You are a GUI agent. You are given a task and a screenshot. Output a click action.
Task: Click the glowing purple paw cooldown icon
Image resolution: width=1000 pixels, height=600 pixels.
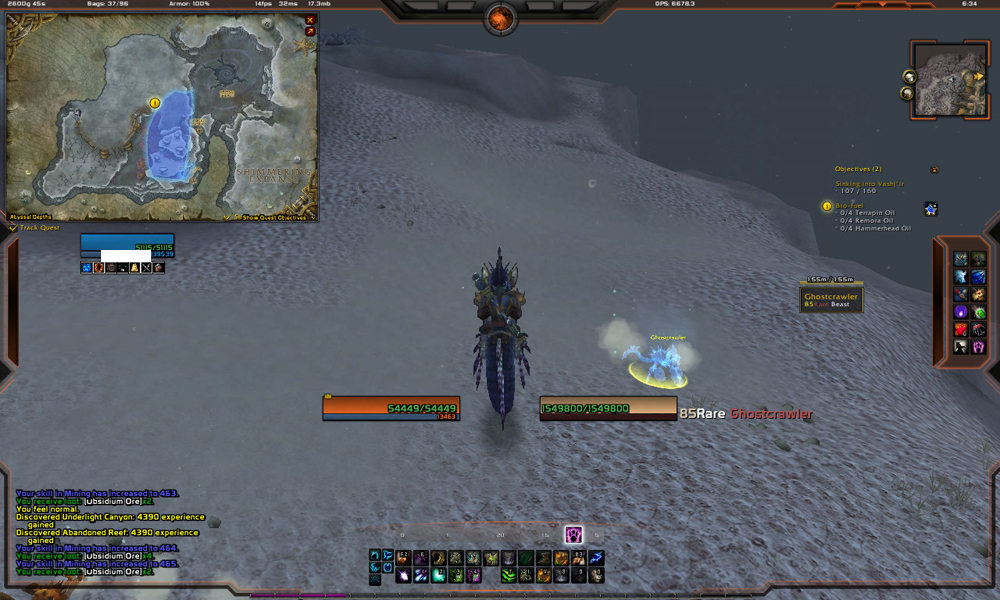pos(573,534)
